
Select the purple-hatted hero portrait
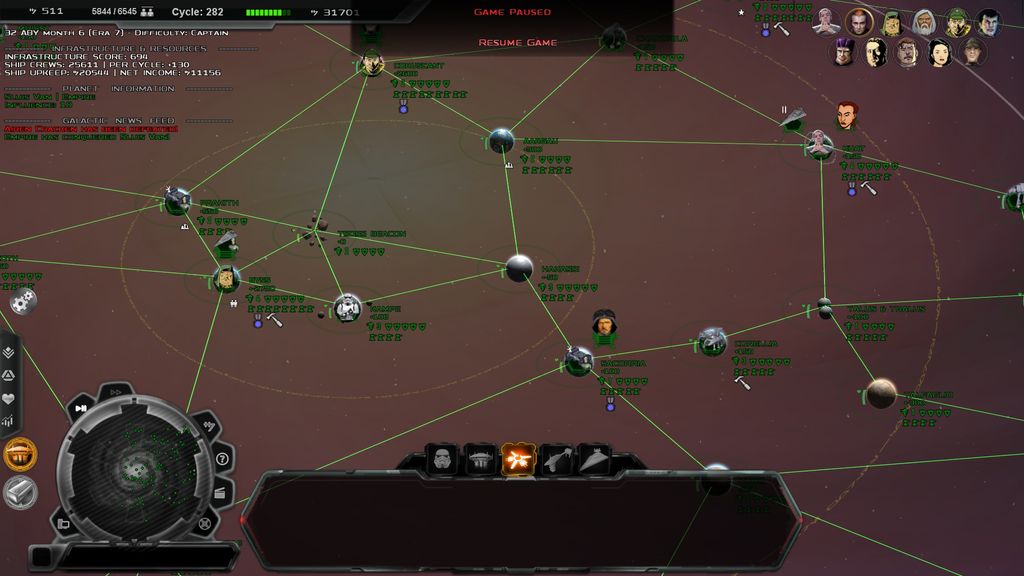(844, 51)
